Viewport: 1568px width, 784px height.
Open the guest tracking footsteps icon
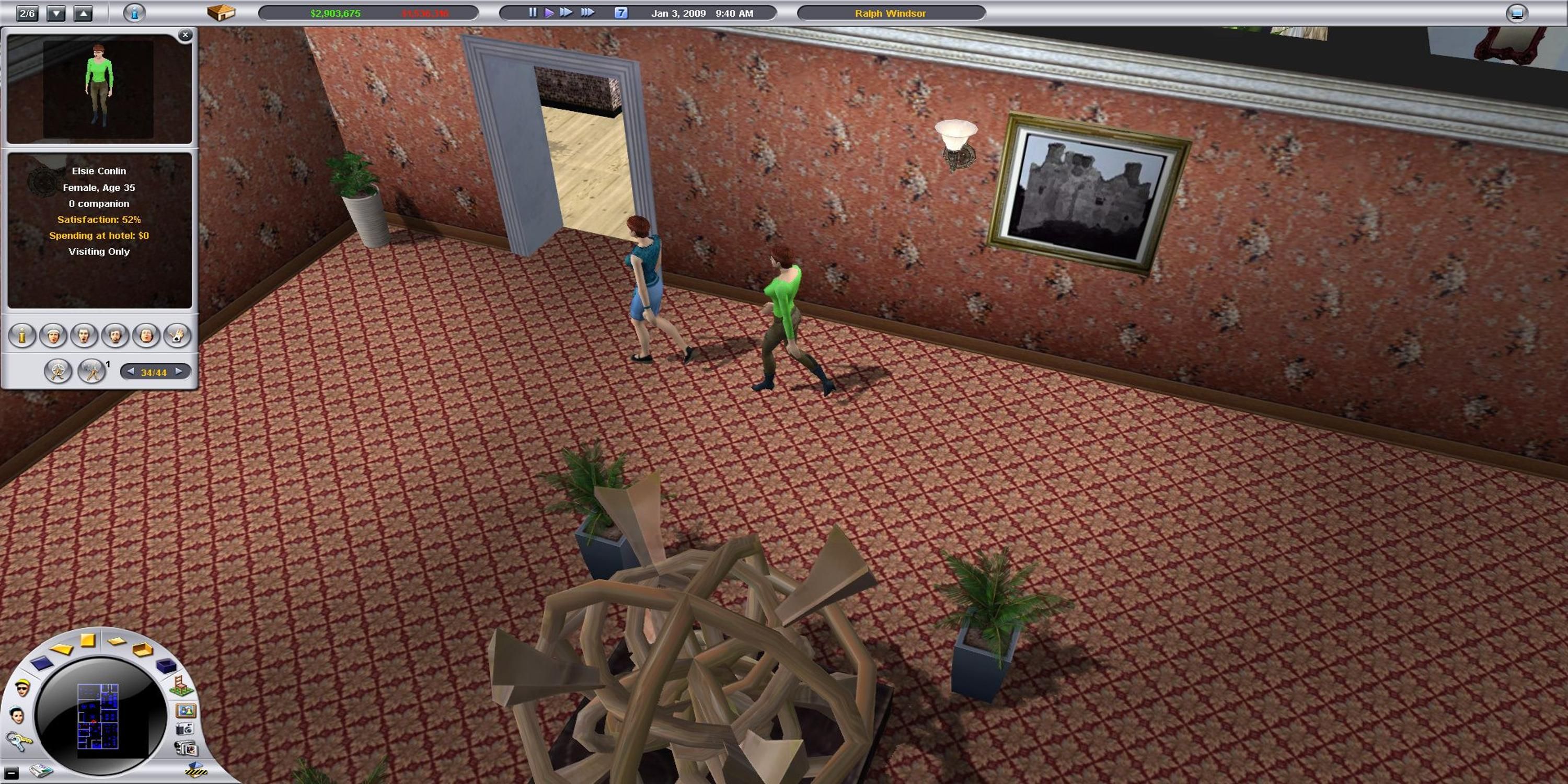pos(91,371)
